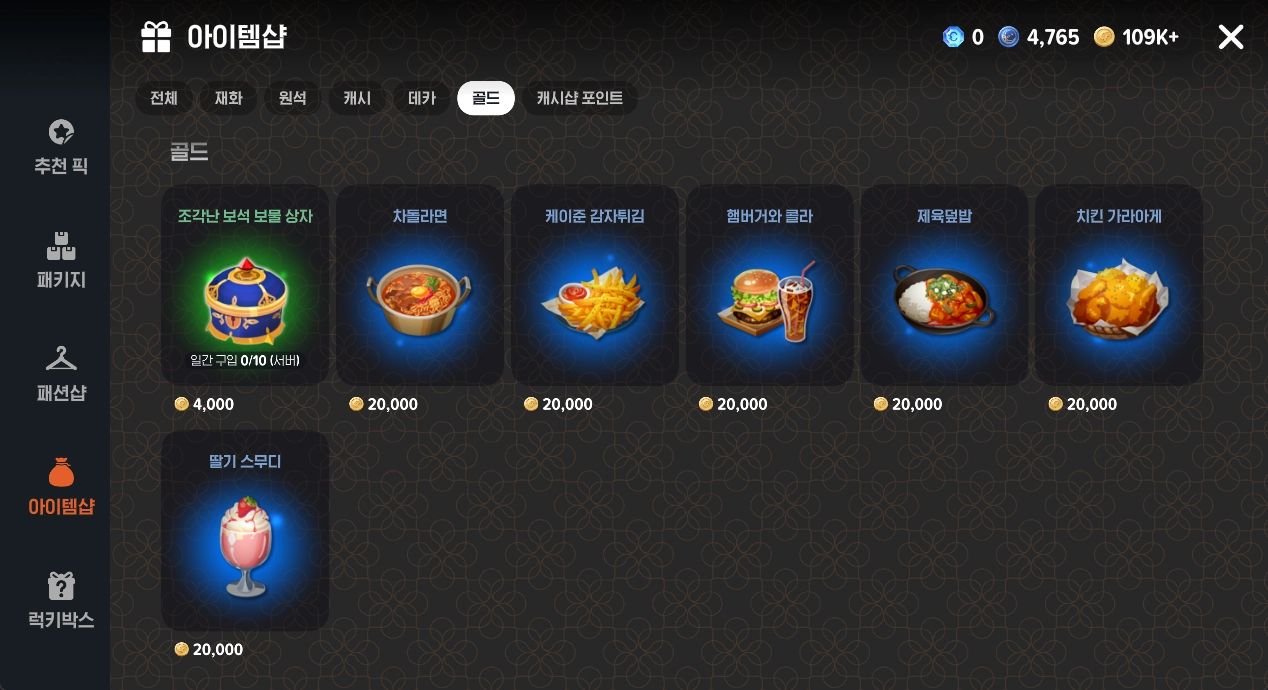The width and height of the screenshot is (1268, 690).
Task: Select the 원석 tab
Action: pos(293,98)
